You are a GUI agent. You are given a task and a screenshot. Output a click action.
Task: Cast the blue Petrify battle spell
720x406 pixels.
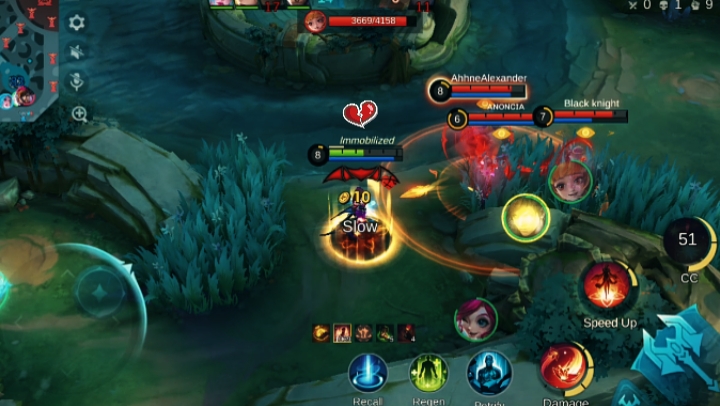(489, 373)
